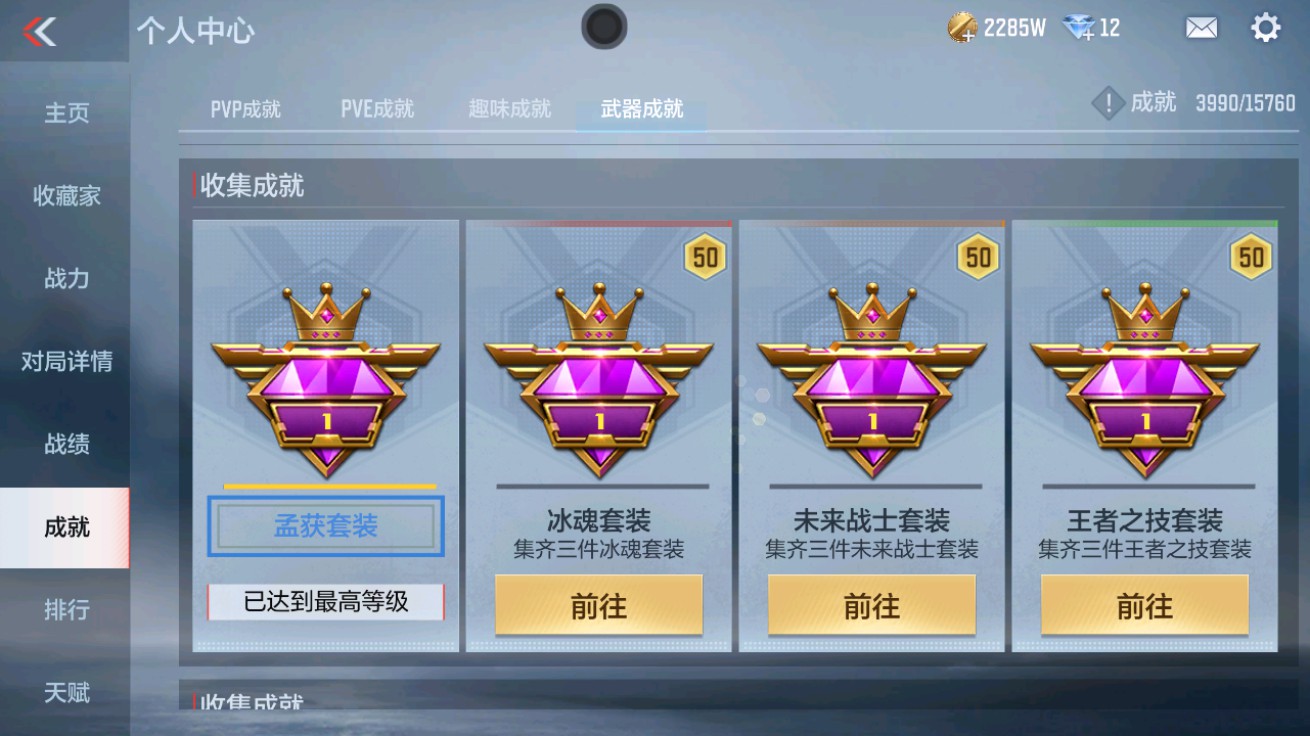View the 3990/15760 achievement counter
Viewport: 1310px width, 736px height.
pyautogui.click(x=1246, y=103)
